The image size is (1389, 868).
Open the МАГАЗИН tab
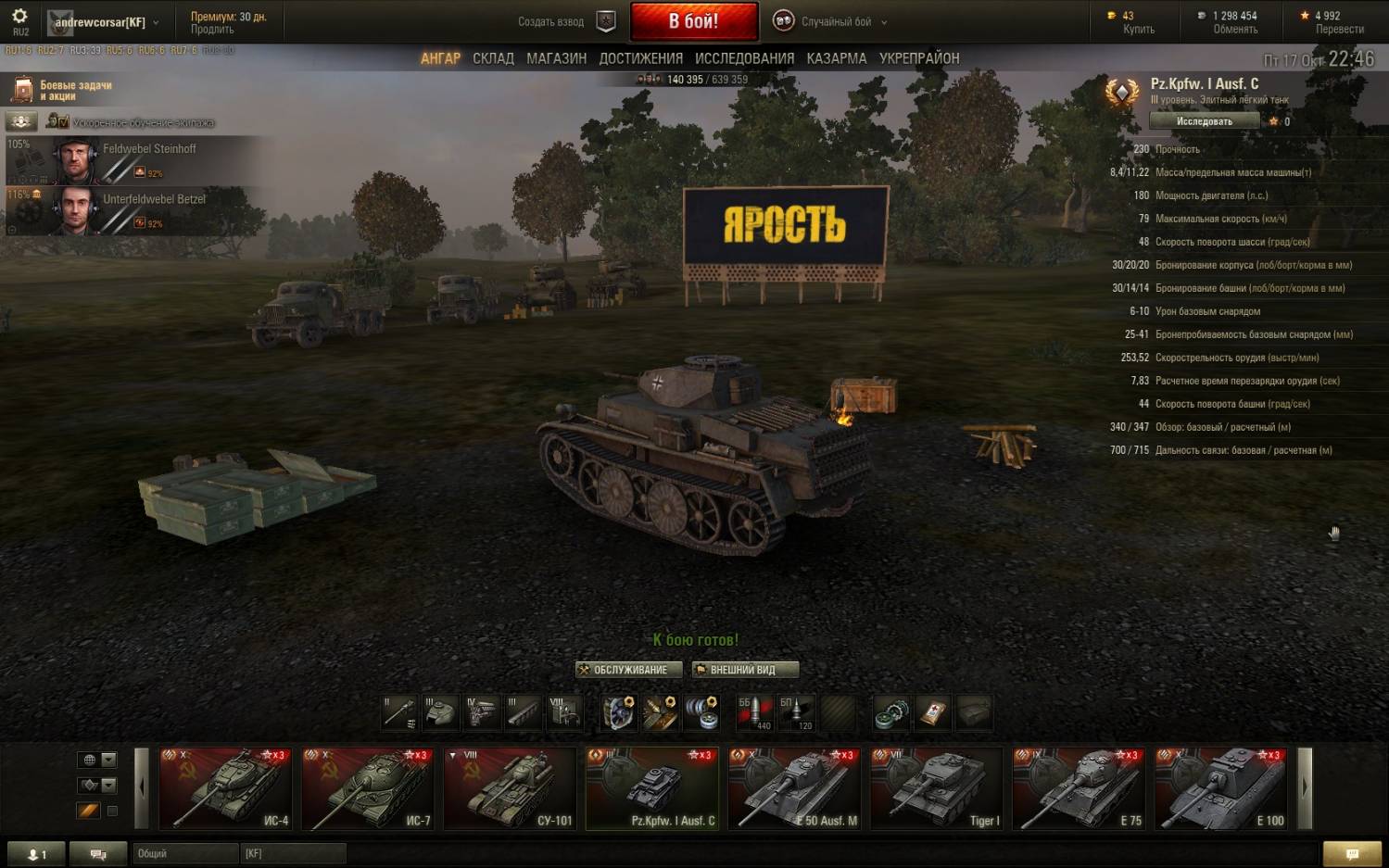click(556, 58)
